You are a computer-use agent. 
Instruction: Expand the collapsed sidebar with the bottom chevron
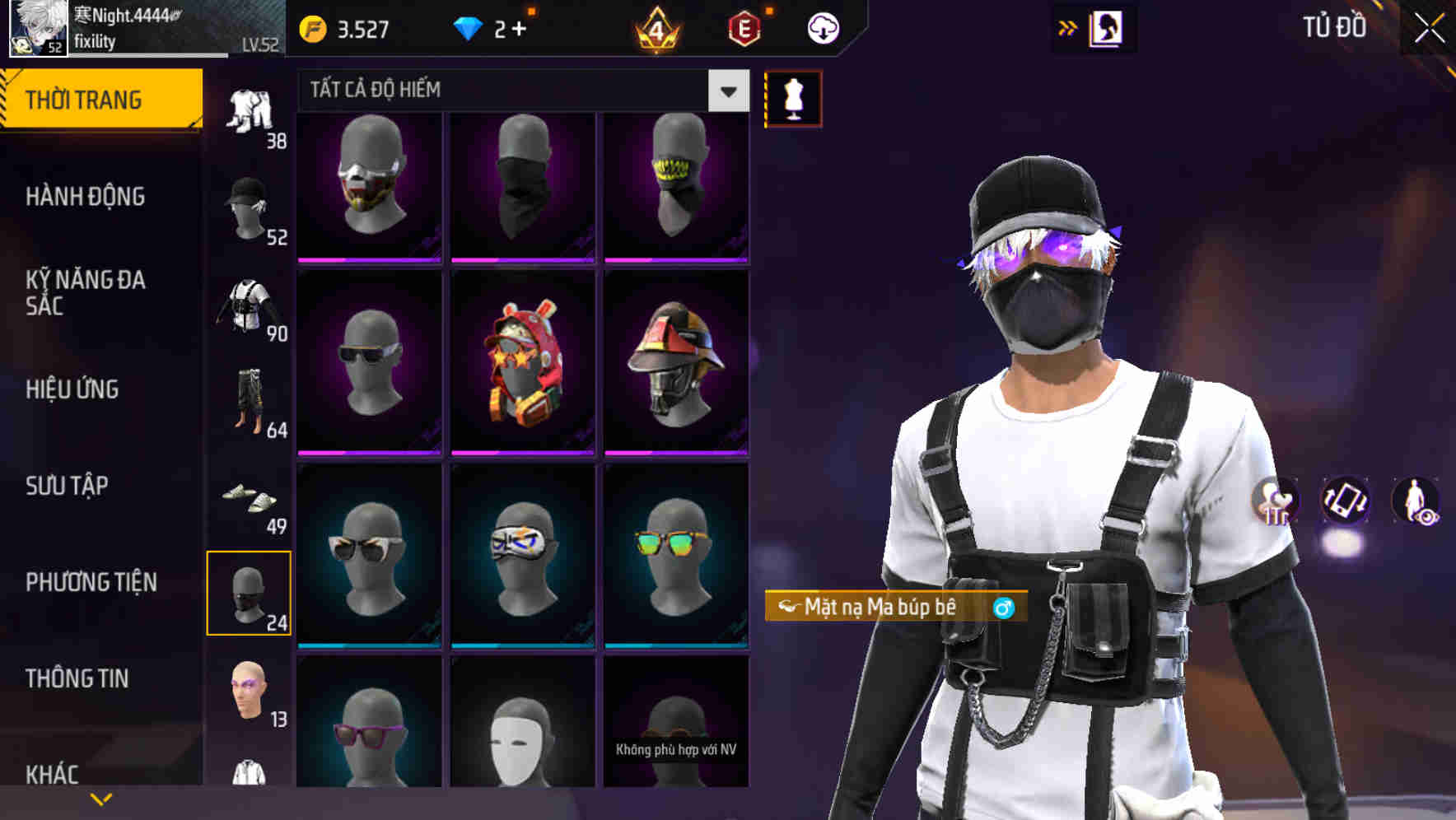click(x=101, y=798)
